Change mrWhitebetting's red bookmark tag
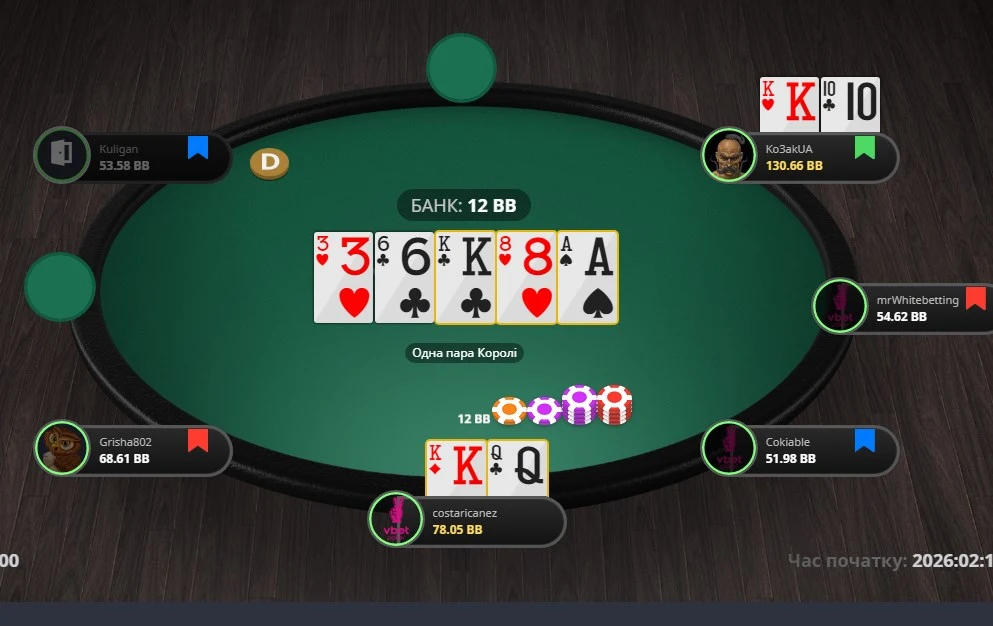Viewport: 993px width, 626px height. point(975,298)
